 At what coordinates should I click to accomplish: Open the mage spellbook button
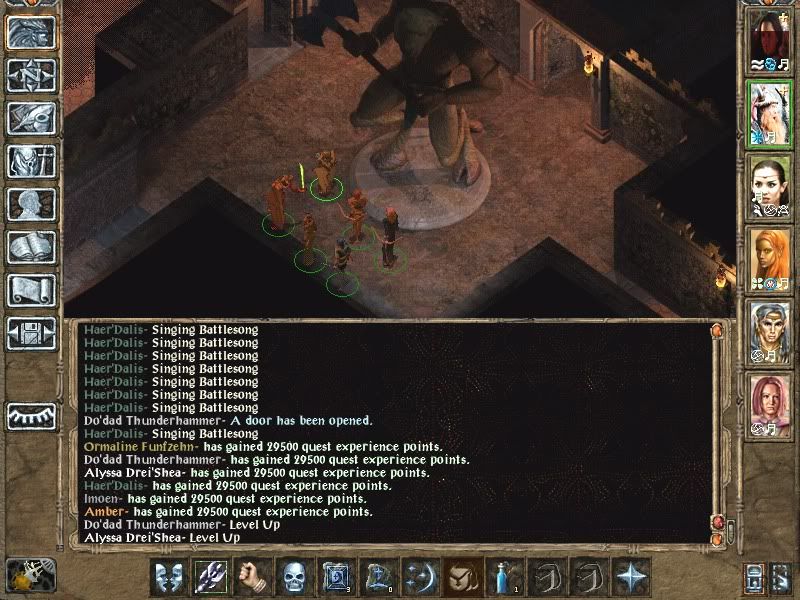pyautogui.click(x=31, y=247)
